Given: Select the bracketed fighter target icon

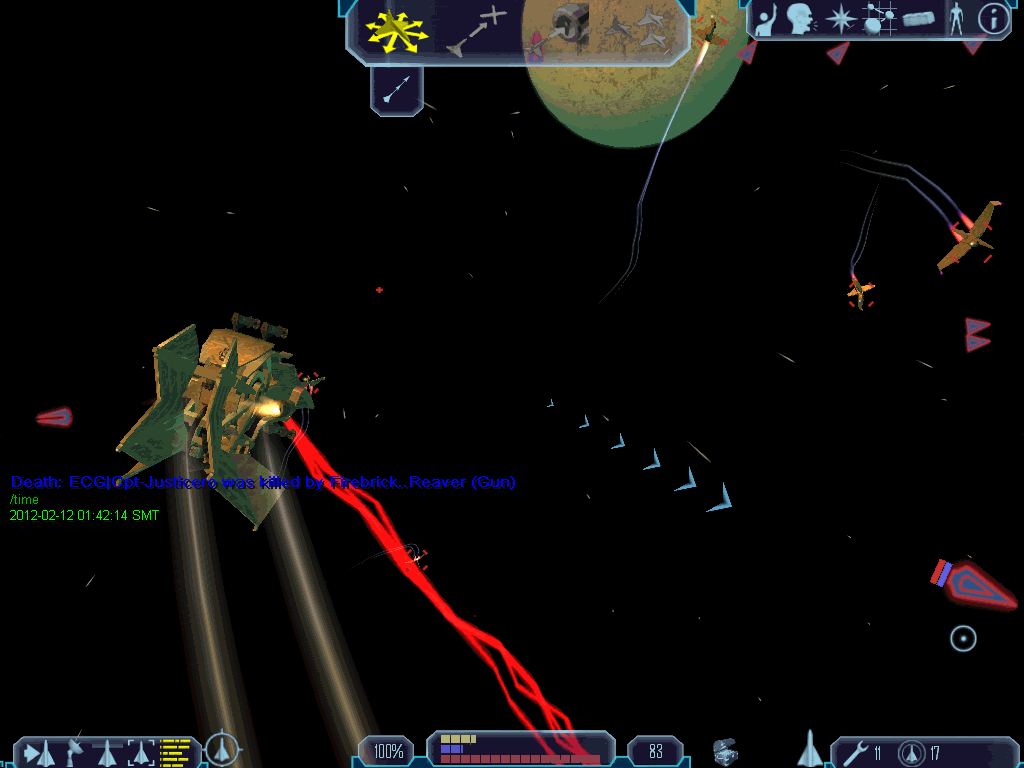Looking at the screenshot, I should (x=141, y=751).
